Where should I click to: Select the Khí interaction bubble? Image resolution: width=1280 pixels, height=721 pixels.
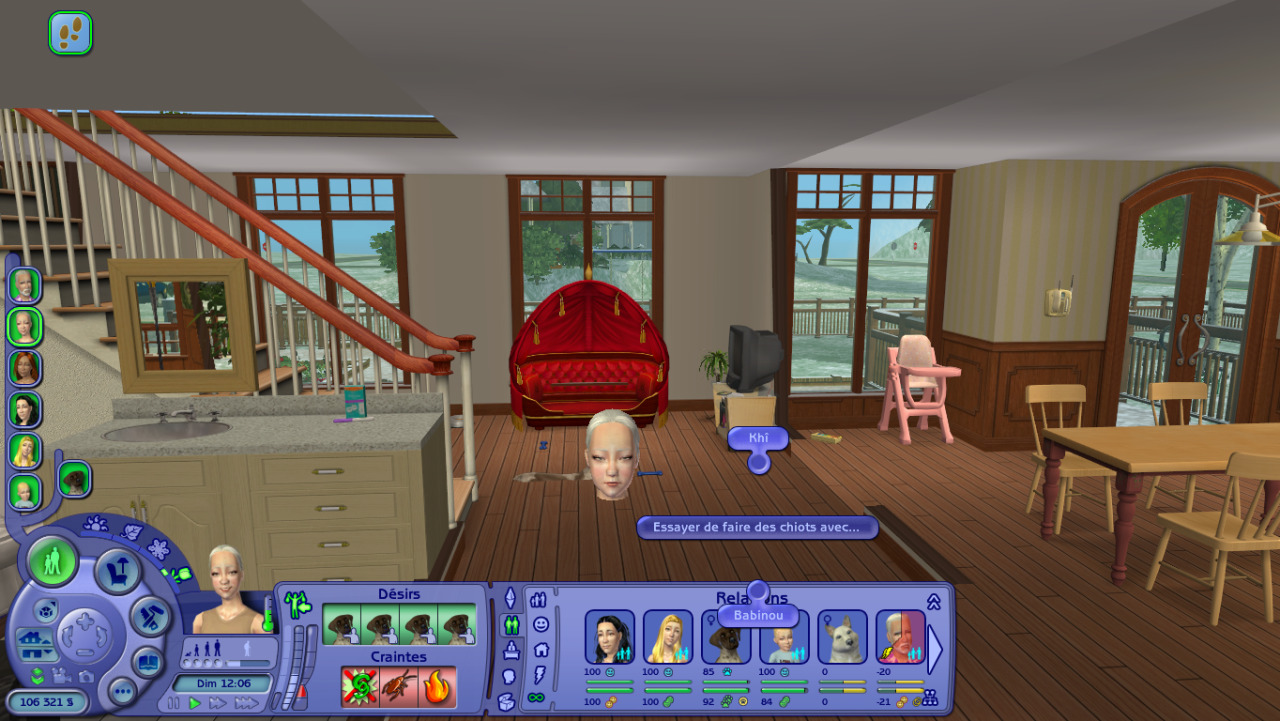(x=758, y=438)
